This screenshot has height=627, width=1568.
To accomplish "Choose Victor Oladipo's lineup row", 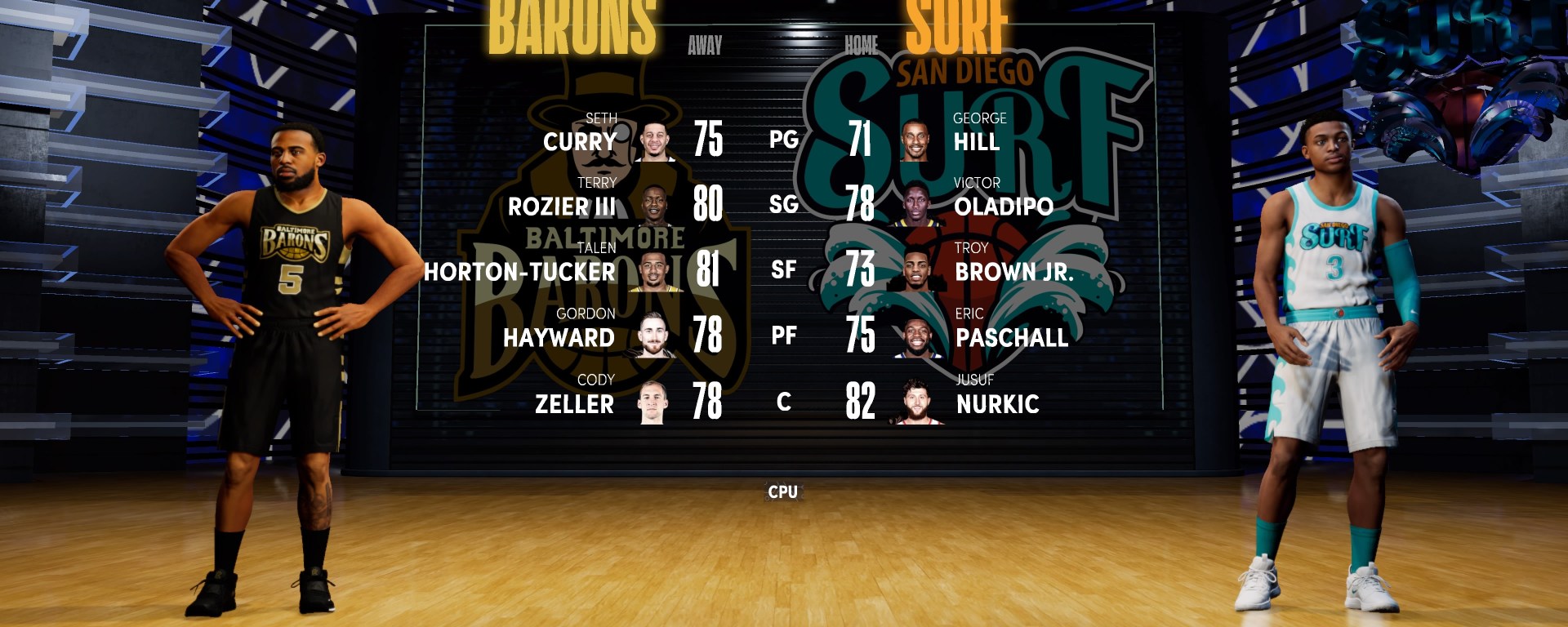I will tap(1003, 207).
